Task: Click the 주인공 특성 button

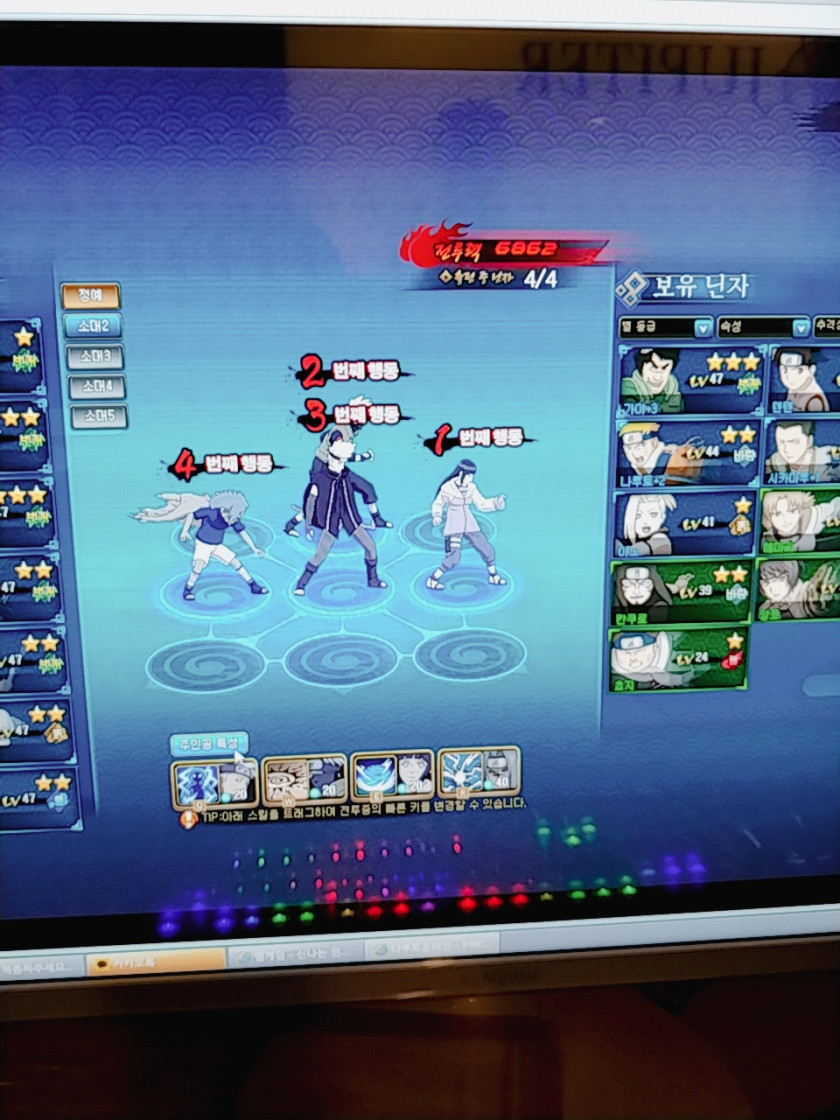Action: click(208, 744)
